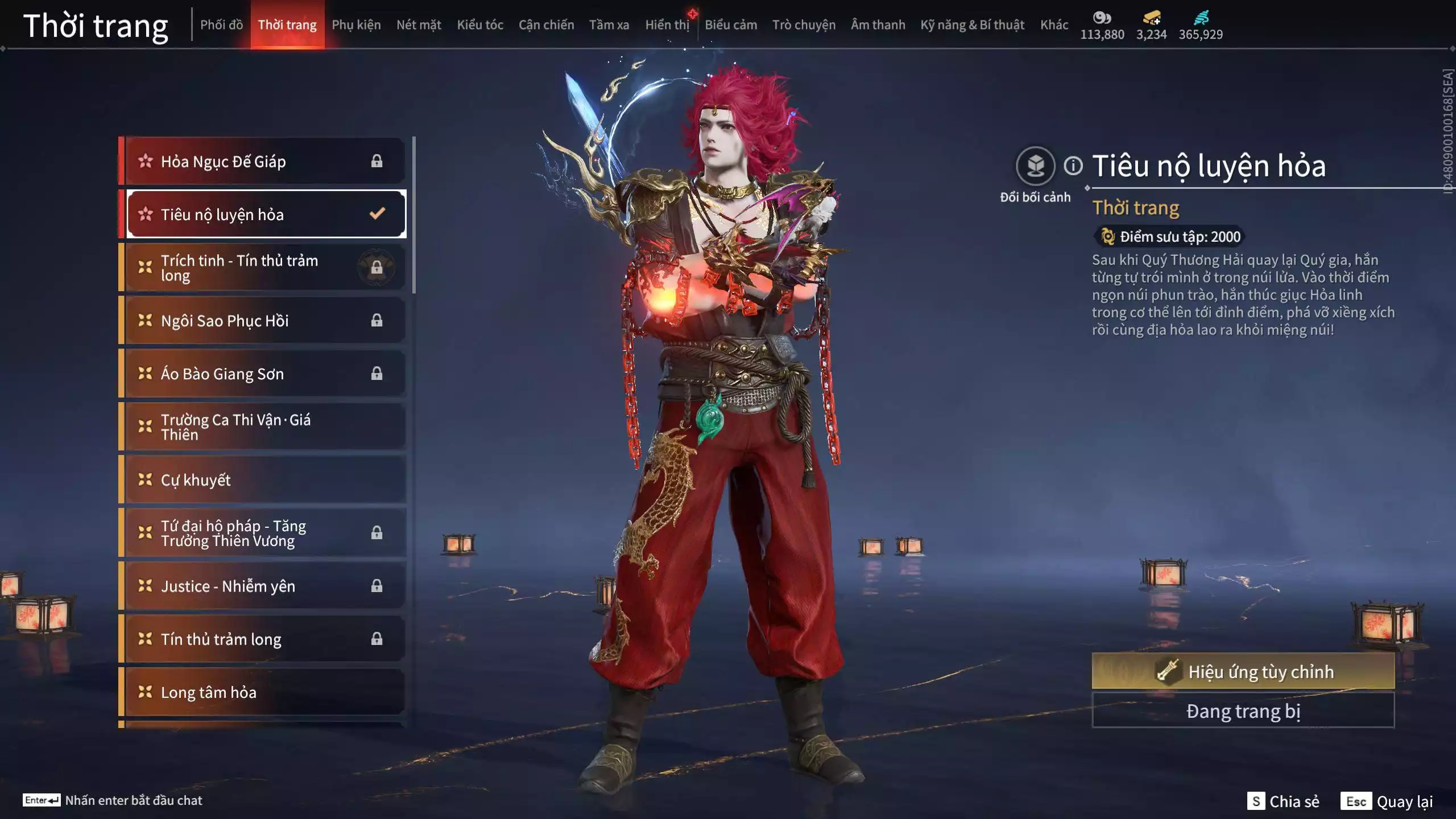This screenshot has height=819, width=1456.
Task: Switch to the Phối đồ tab
Action: (x=221, y=25)
